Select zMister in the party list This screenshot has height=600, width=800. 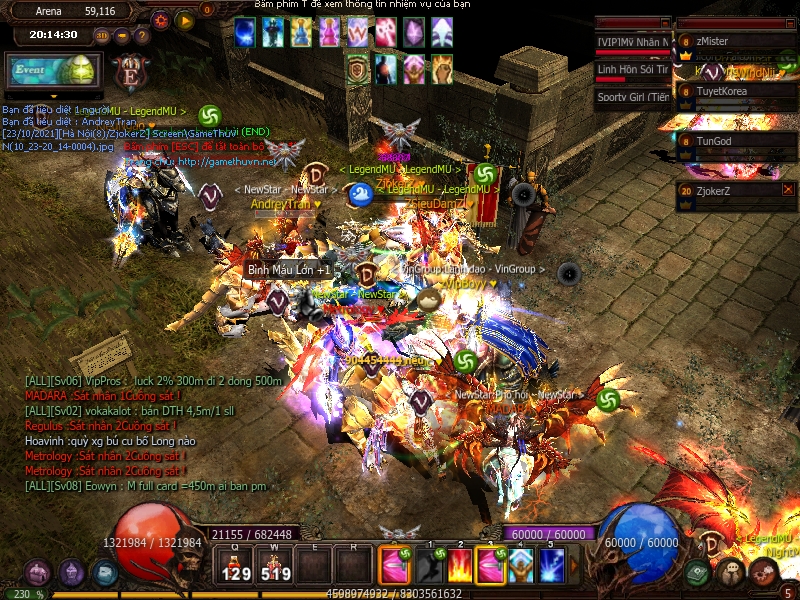coord(735,41)
